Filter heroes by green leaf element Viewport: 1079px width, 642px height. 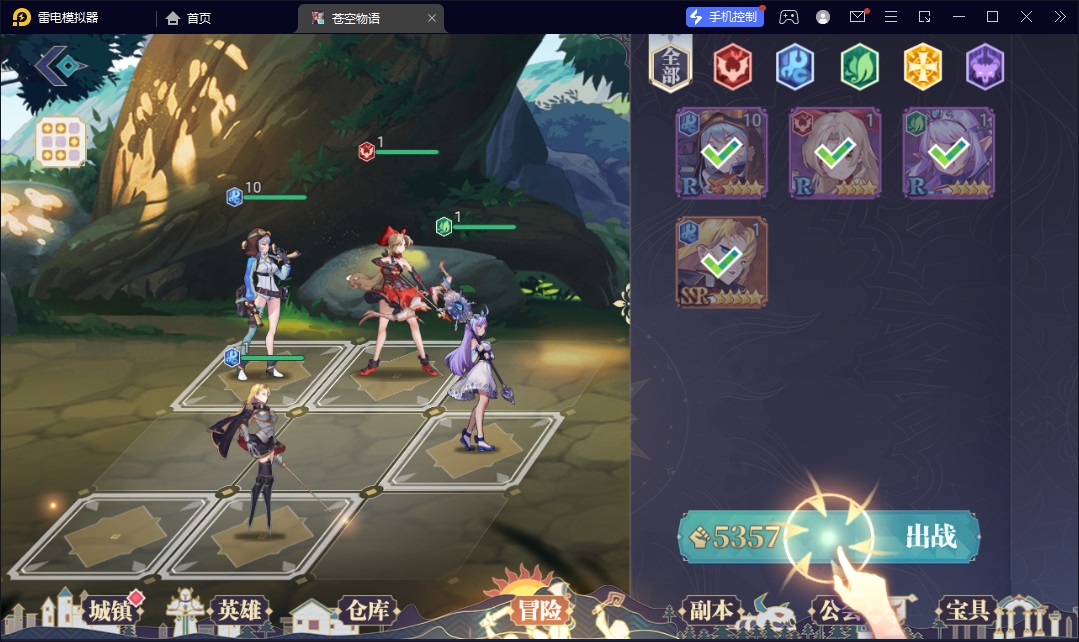(858, 68)
